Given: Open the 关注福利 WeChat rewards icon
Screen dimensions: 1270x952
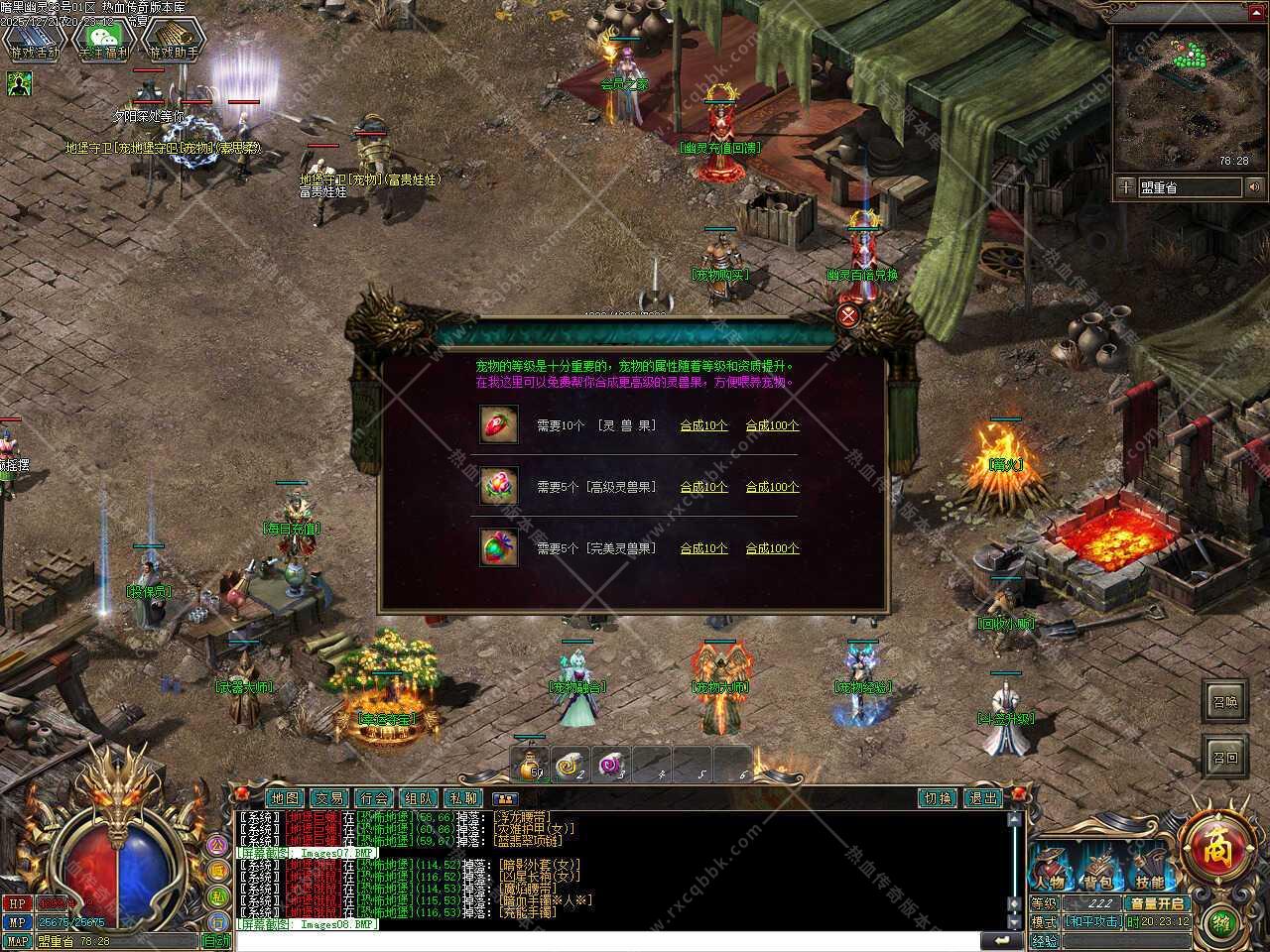Looking at the screenshot, I should (x=104, y=41).
